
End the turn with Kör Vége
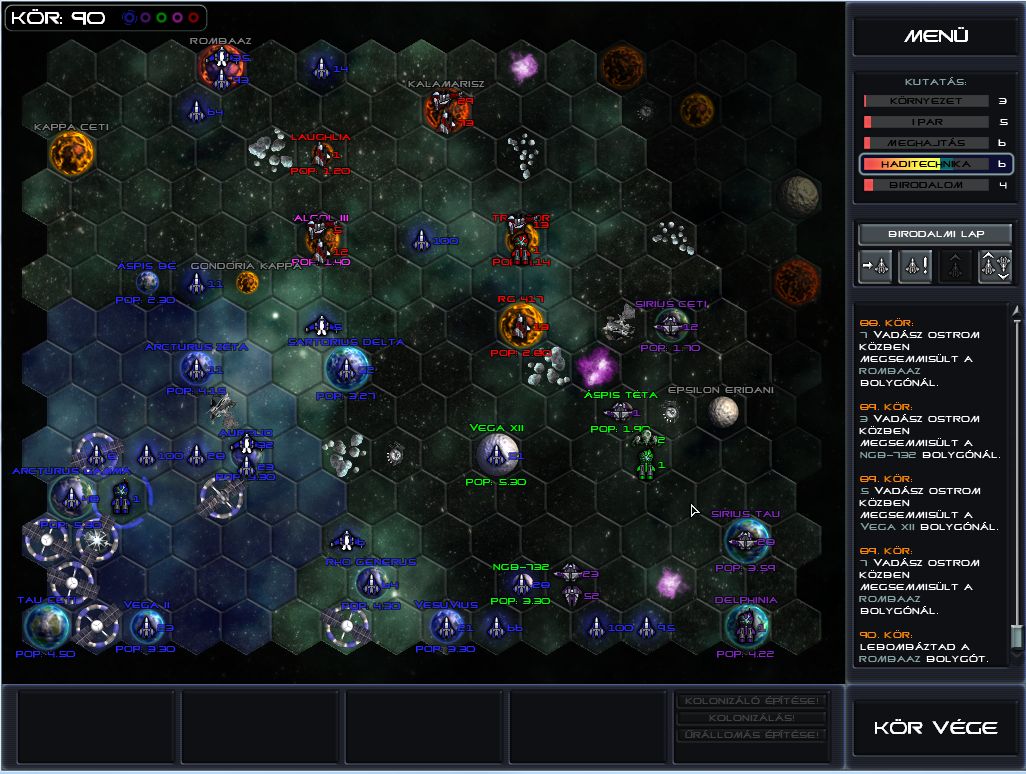935,727
